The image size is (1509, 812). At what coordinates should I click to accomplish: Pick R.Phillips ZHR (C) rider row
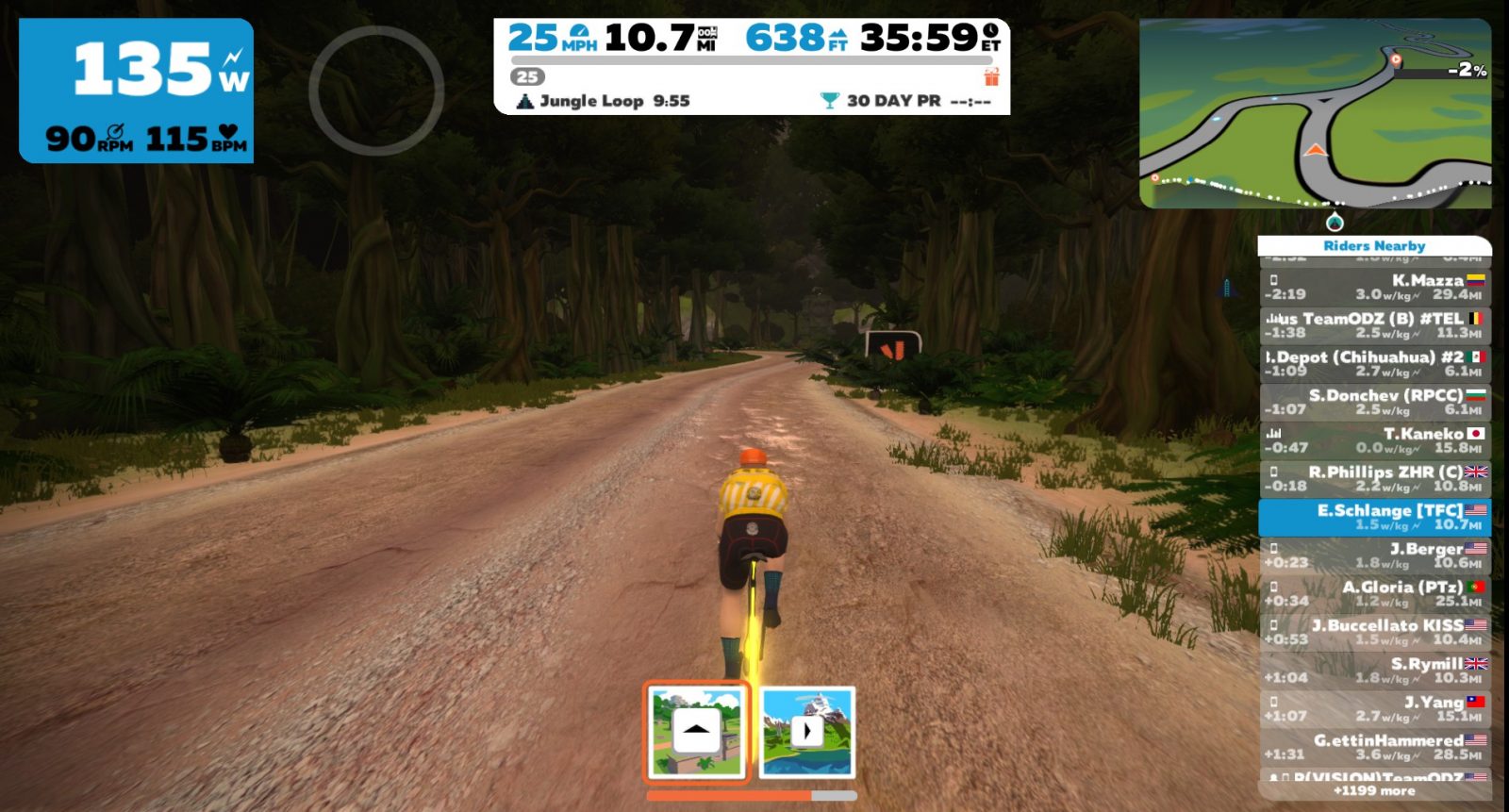coord(1374,478)
